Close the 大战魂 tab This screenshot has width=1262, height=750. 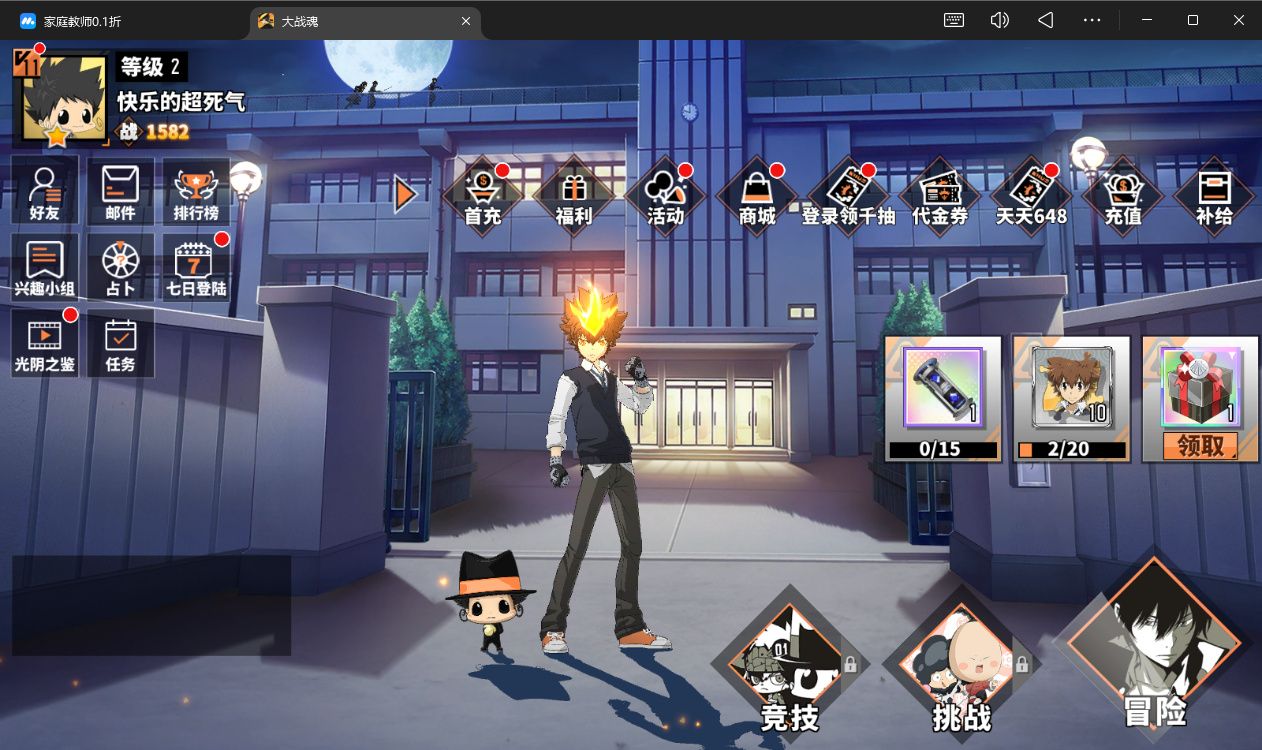[x=466, y=21]
